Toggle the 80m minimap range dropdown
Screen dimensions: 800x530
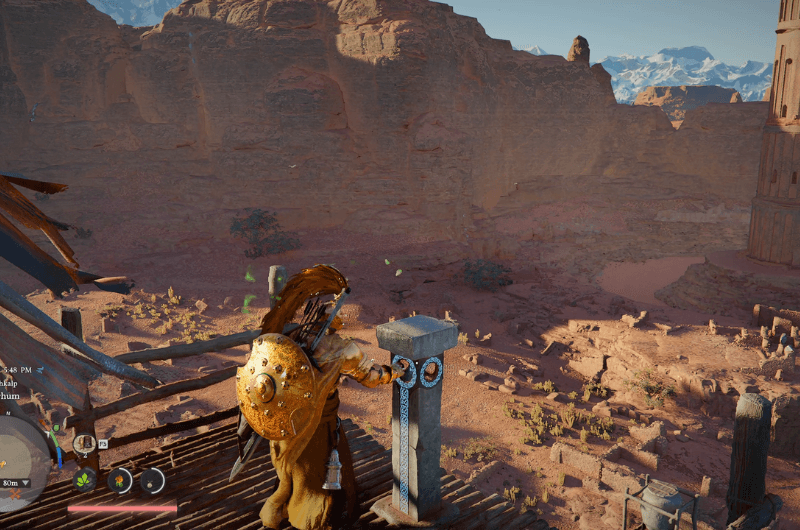click(15, 483)
